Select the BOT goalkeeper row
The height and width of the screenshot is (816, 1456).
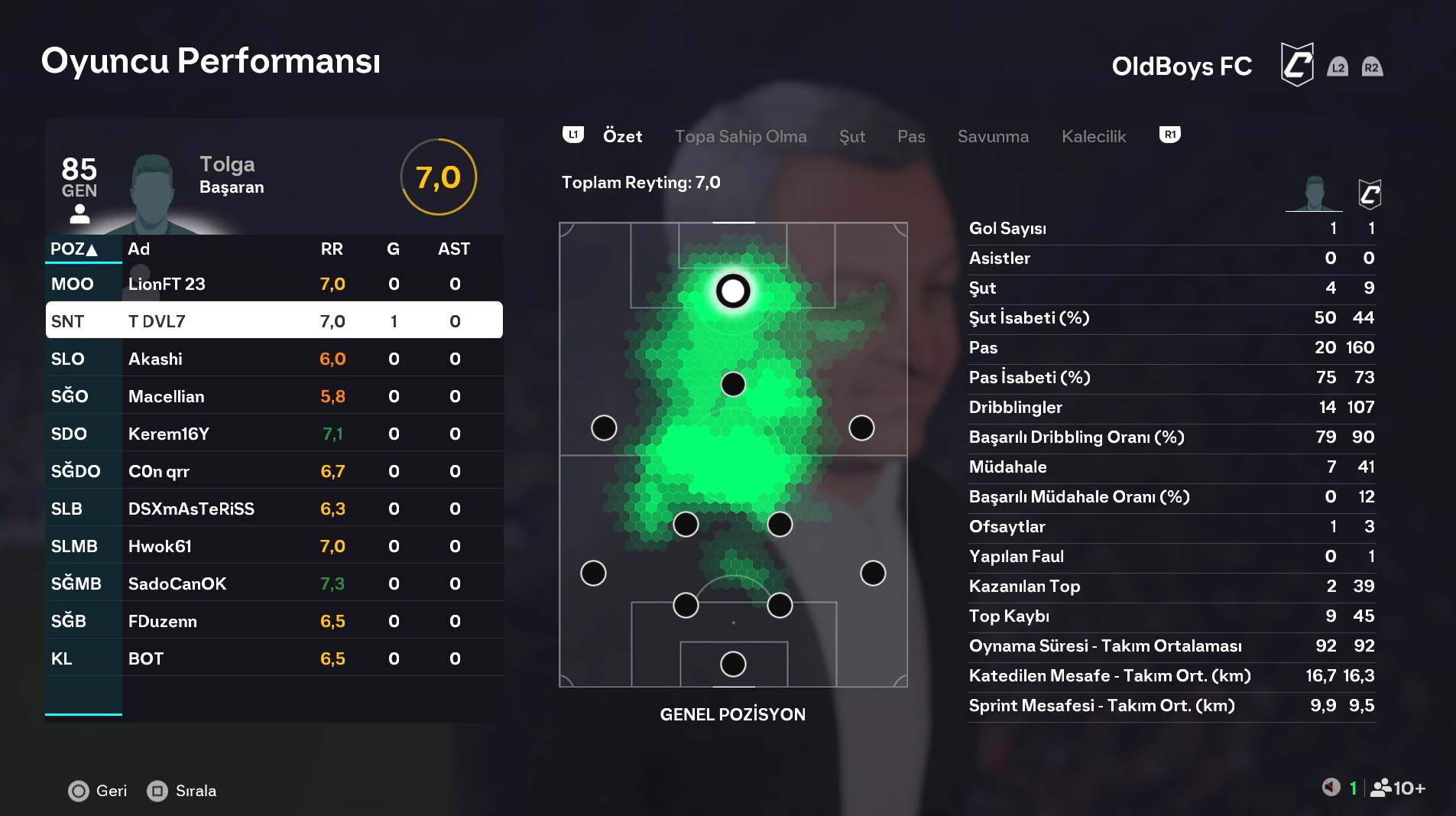click(x=274, y=658)
